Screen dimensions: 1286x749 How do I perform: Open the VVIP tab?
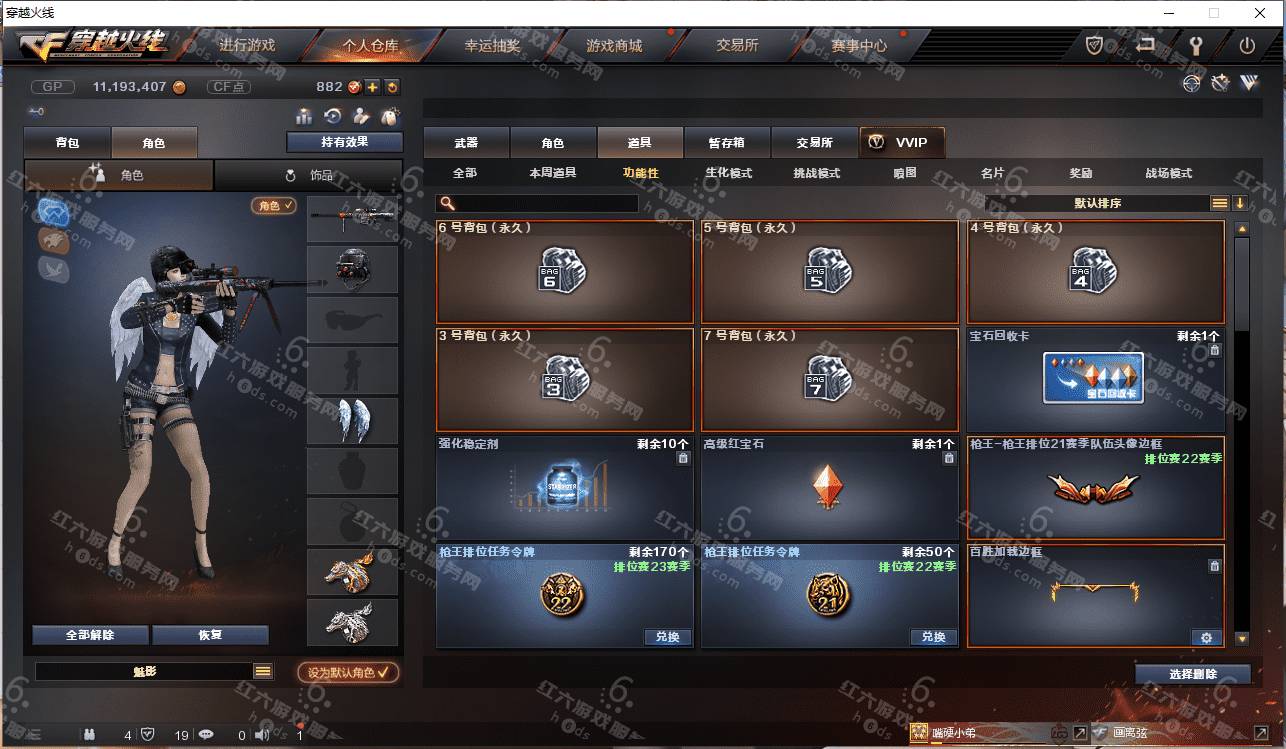(901, 143)
